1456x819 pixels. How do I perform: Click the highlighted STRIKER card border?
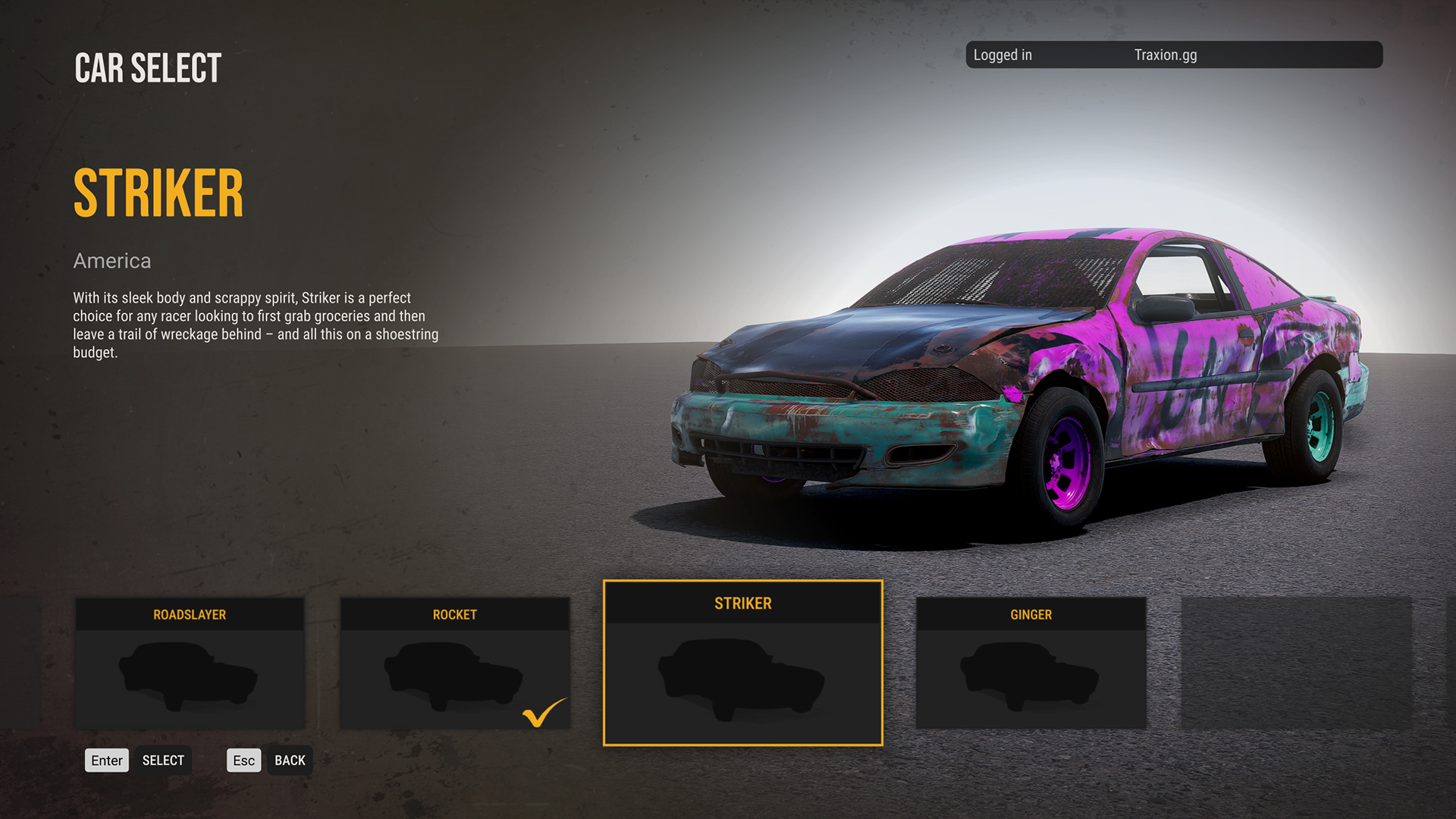click(742, 582)
